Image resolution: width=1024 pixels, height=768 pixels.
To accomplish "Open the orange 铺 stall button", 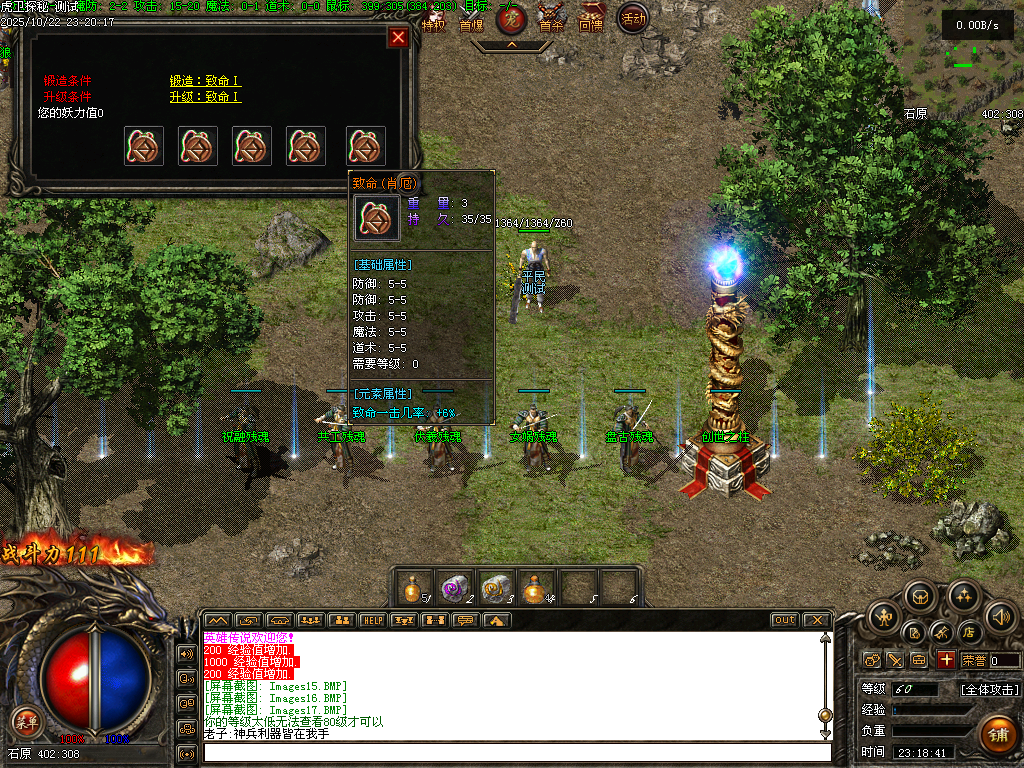I will (x=997, y=733).
